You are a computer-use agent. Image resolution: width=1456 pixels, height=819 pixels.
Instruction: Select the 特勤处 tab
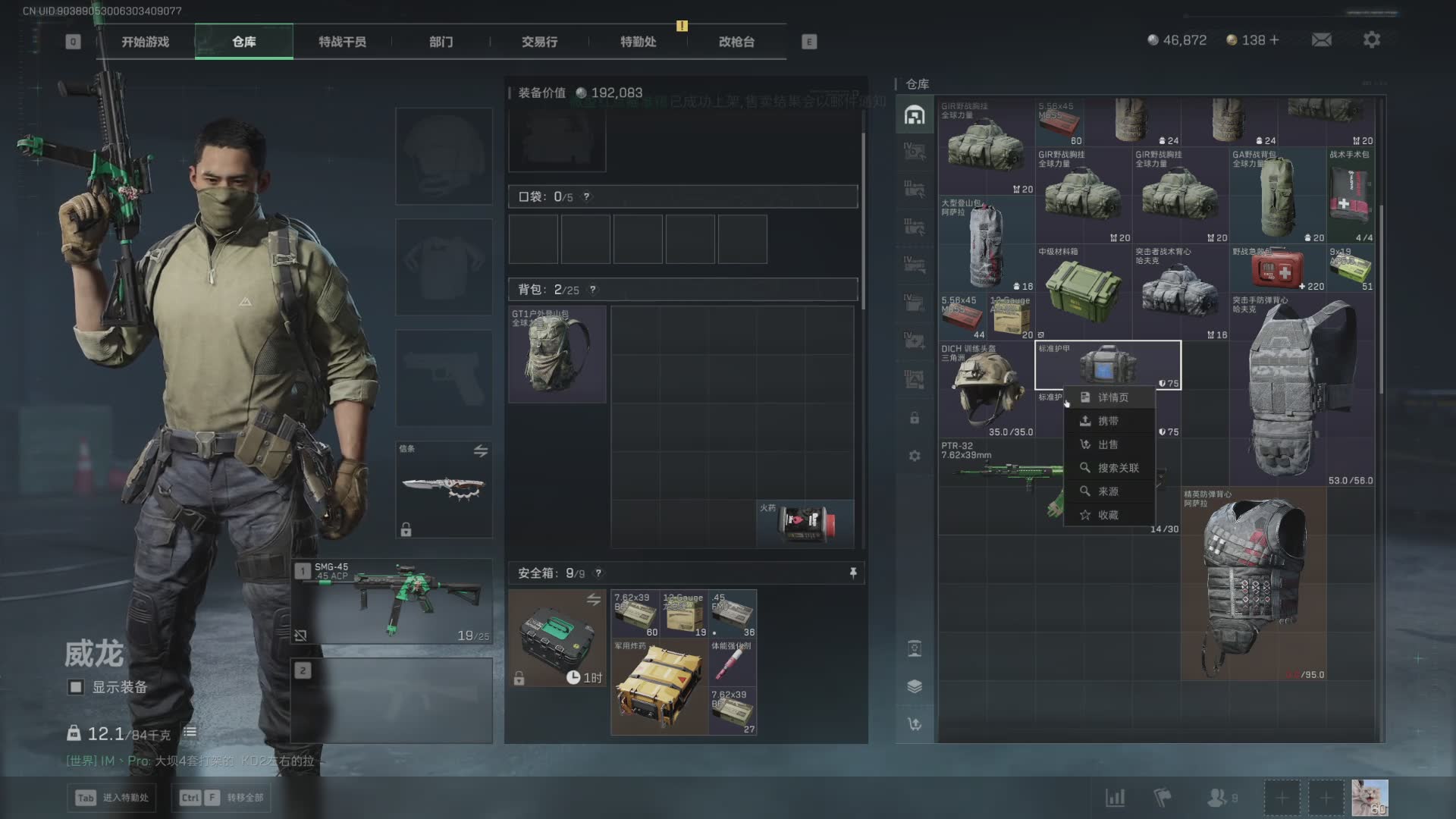pos(638,42)
